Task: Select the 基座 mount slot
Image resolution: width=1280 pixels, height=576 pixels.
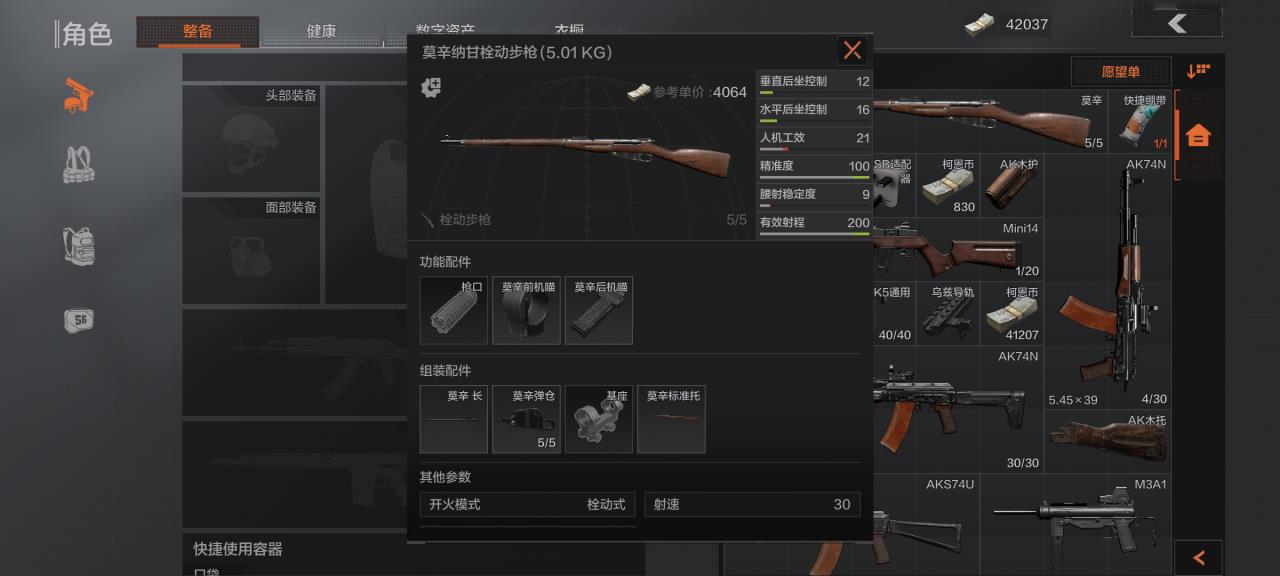Action: 599,420
